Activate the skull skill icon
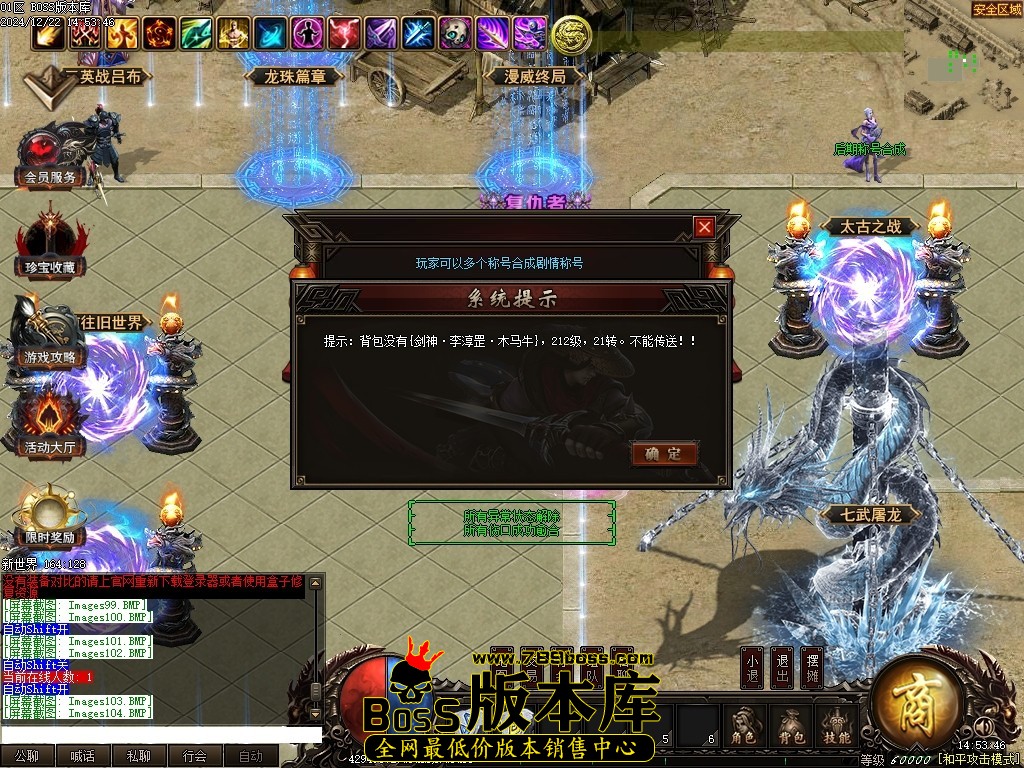Viewport: 1024px width, 768px height. (x=456, y=34)
